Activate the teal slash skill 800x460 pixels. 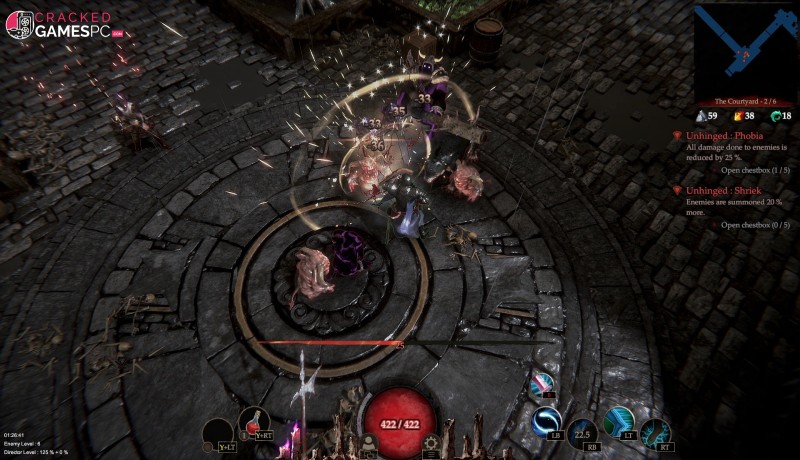coord(619,421)
